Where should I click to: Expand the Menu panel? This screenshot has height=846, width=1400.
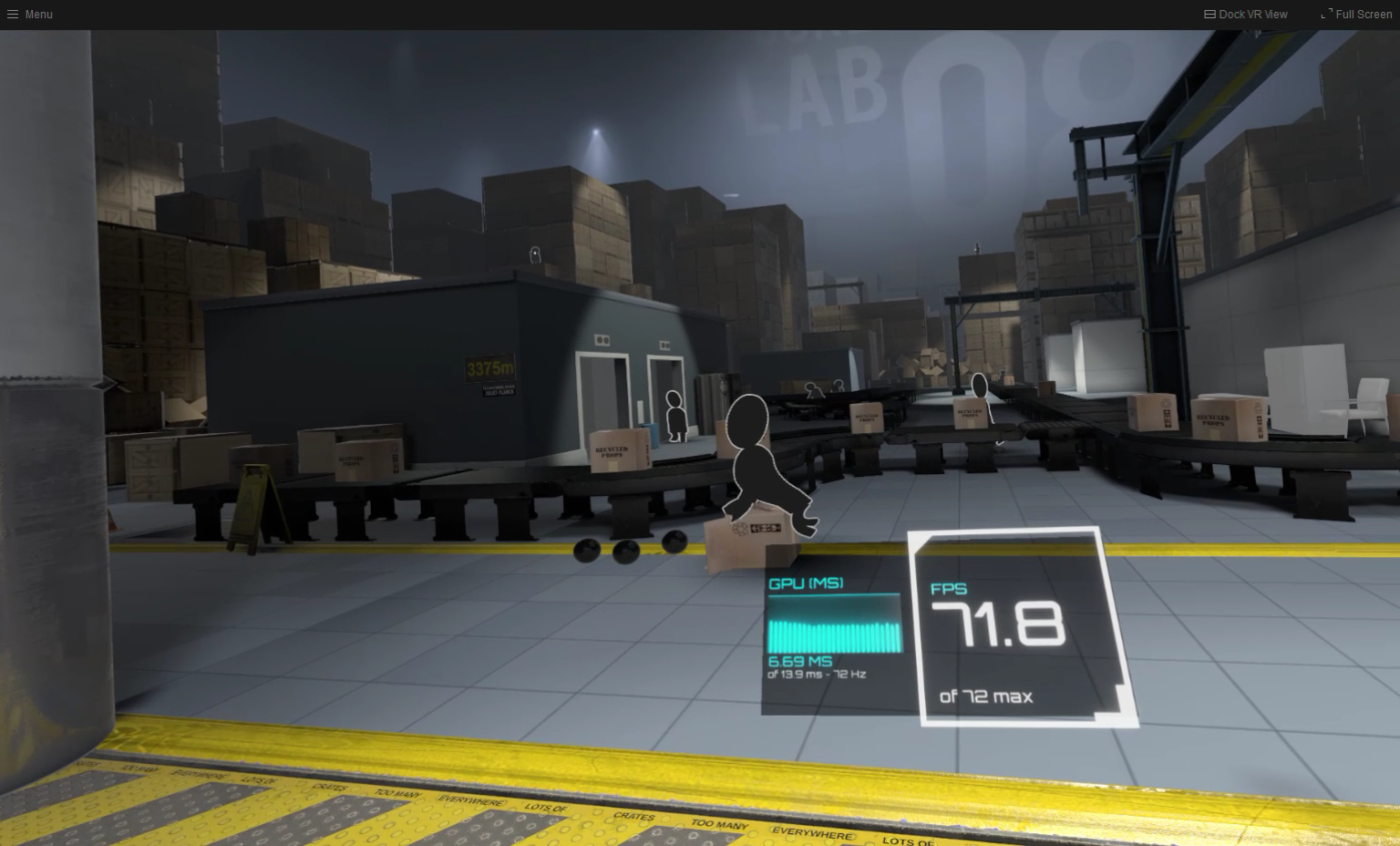(x=29, y=14)
